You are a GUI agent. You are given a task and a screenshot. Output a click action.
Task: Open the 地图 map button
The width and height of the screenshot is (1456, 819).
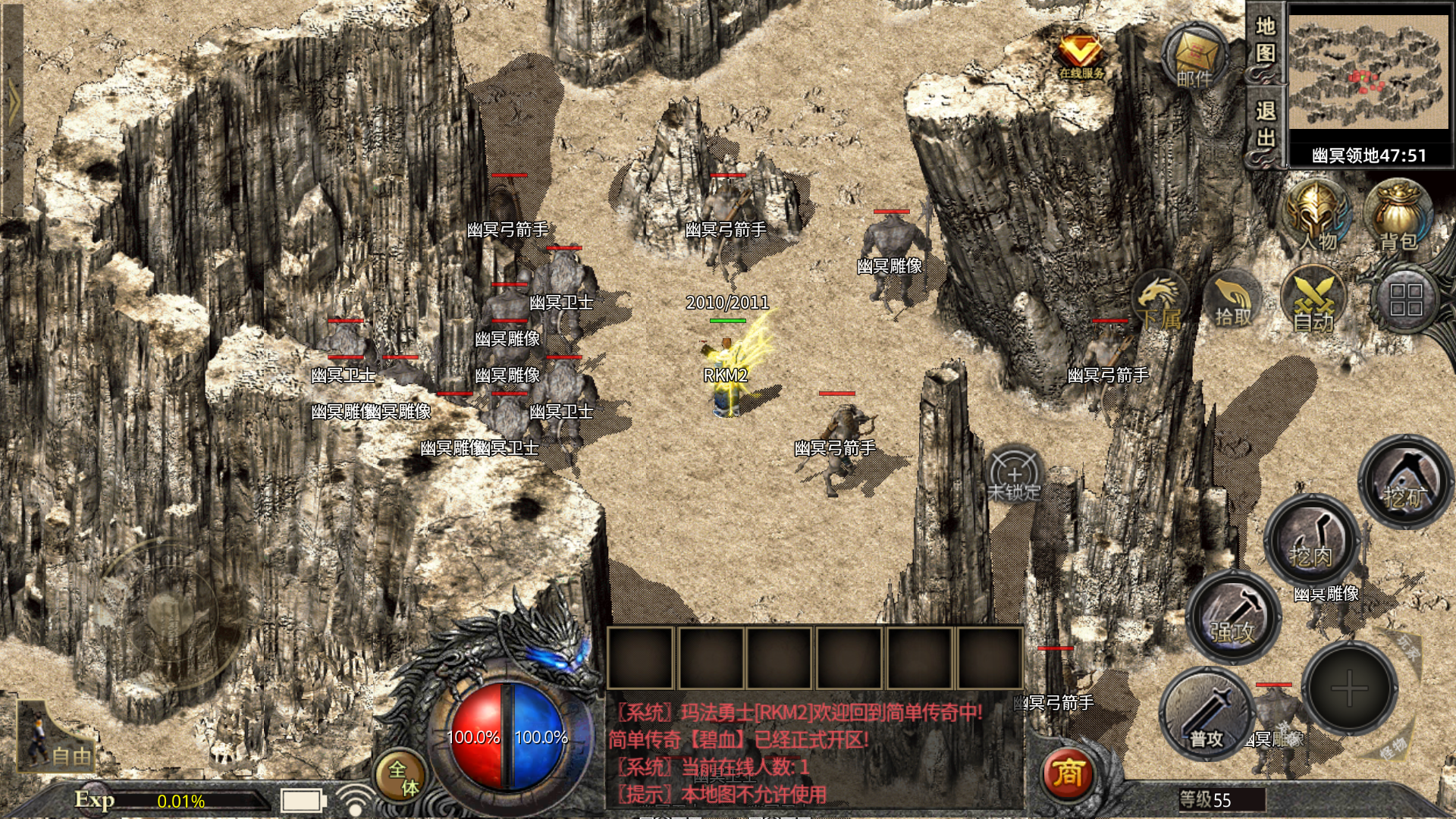(x=1265, y=40)
